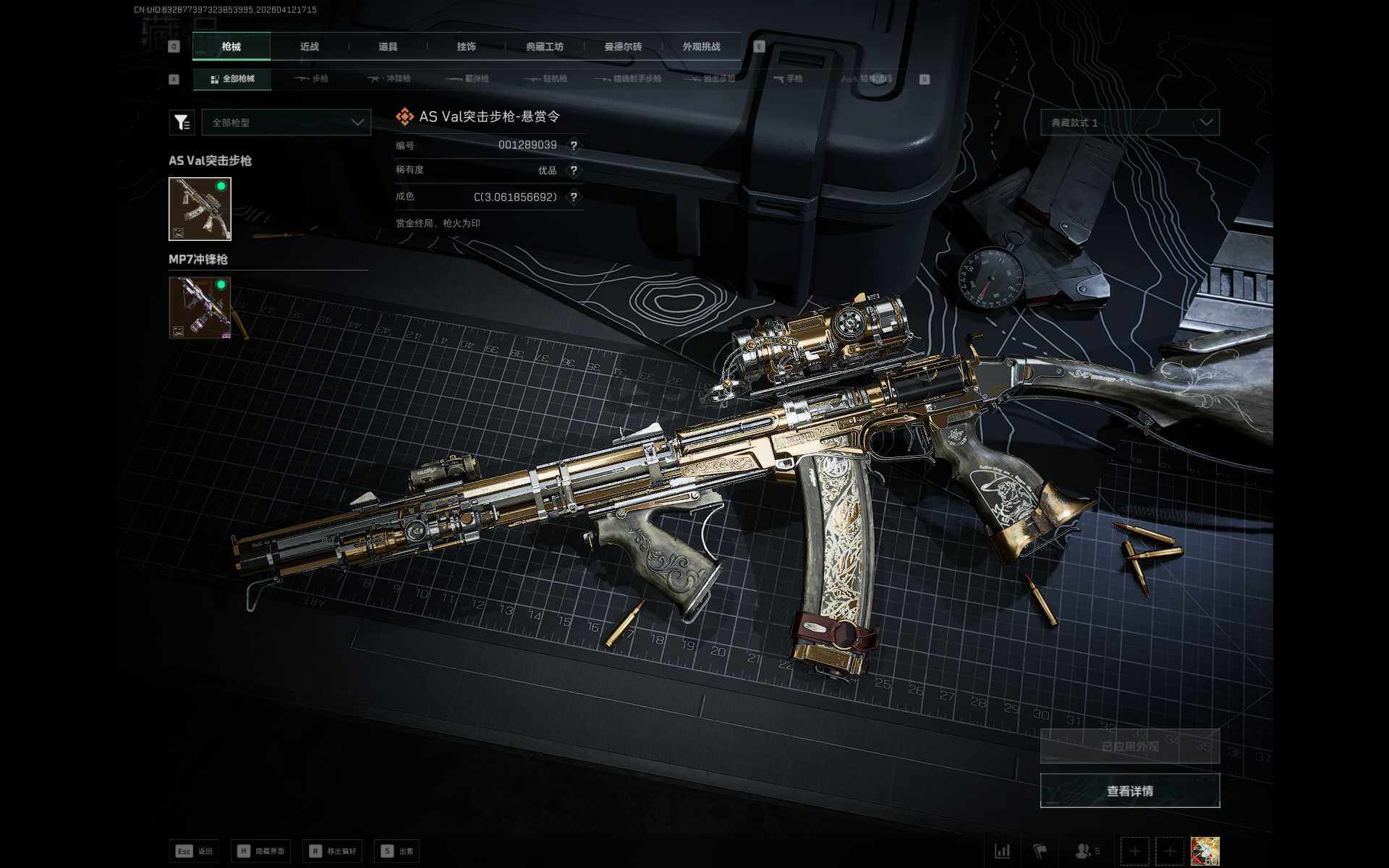Open the 典藏款式 1 style dropdown
The width and height of the screenshot is (1389, 868).
[1129, 123]
